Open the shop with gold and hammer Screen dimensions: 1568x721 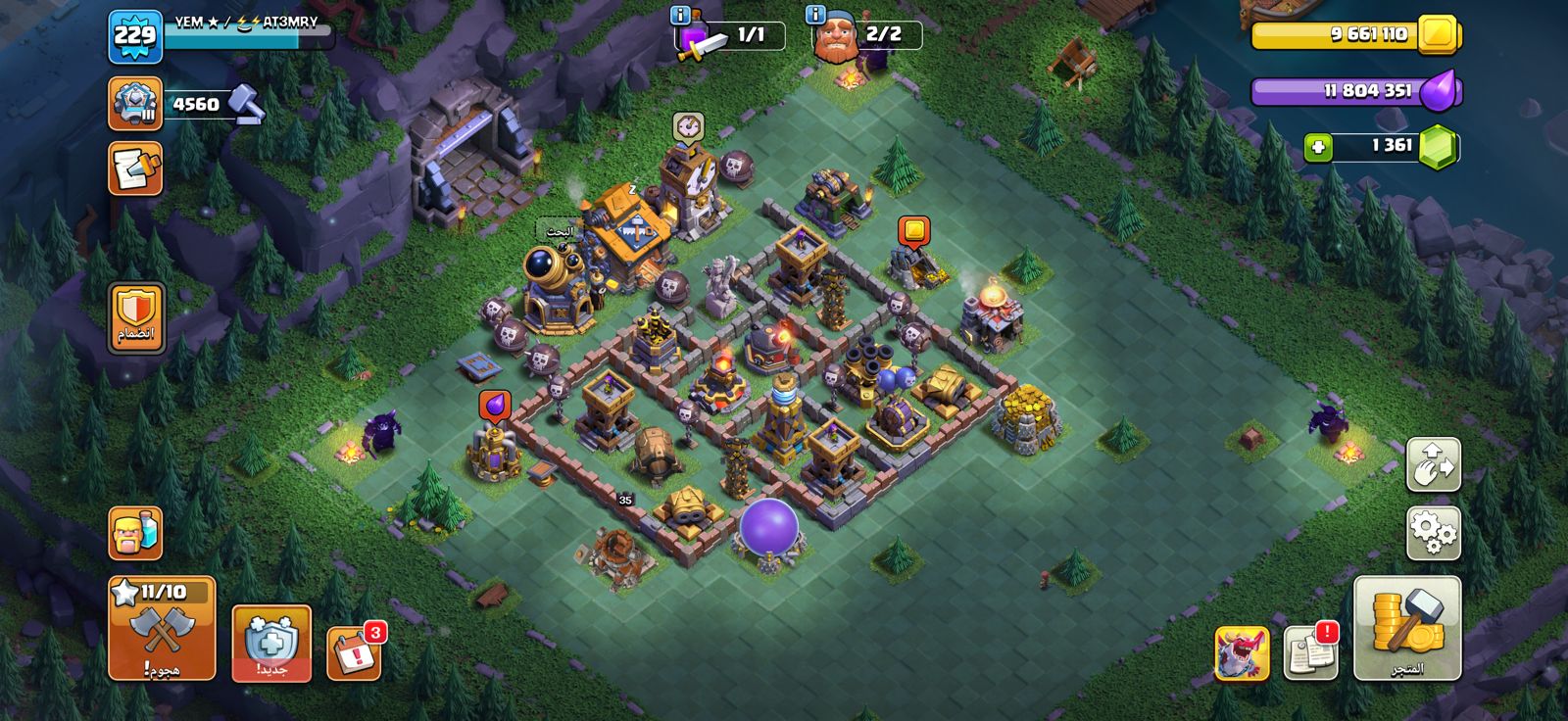click(1406, 627)
